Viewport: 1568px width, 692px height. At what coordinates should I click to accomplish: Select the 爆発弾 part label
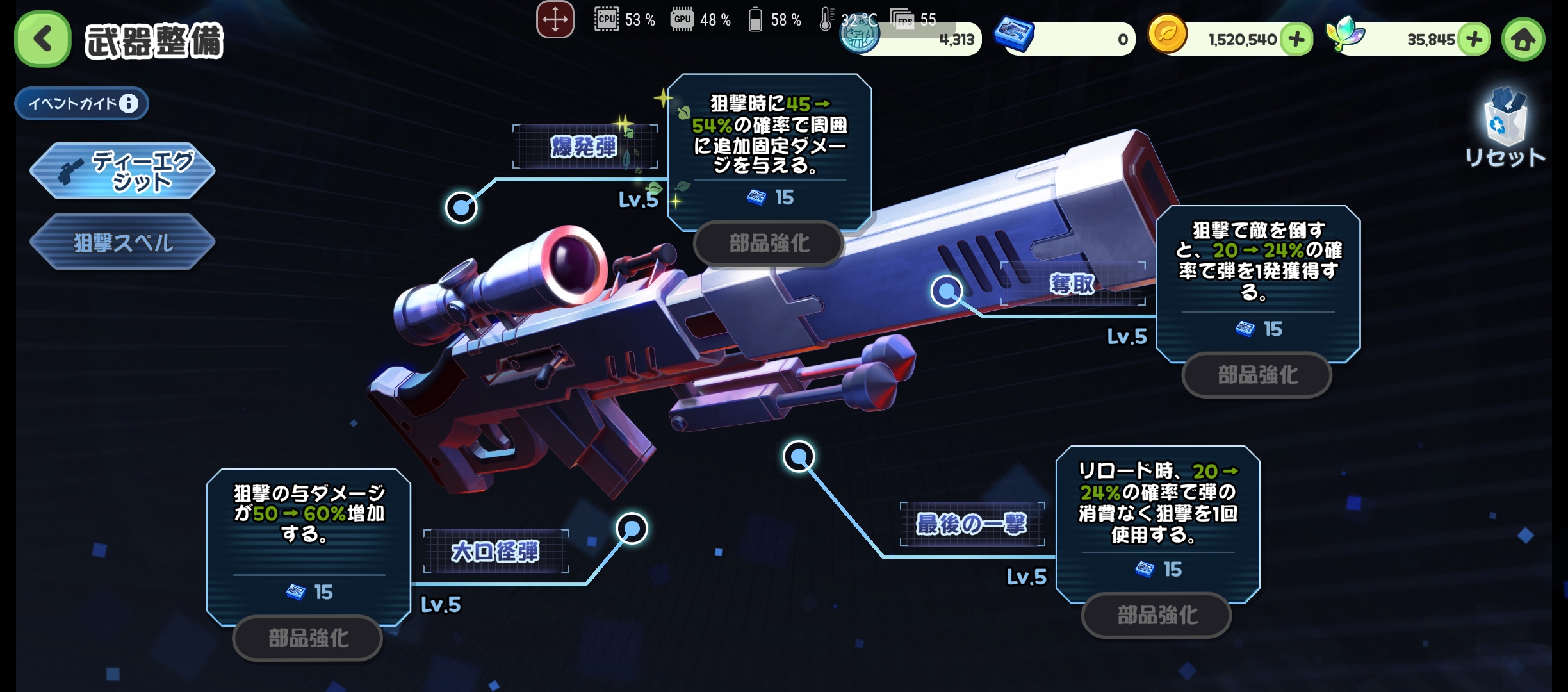coord(584,147)
